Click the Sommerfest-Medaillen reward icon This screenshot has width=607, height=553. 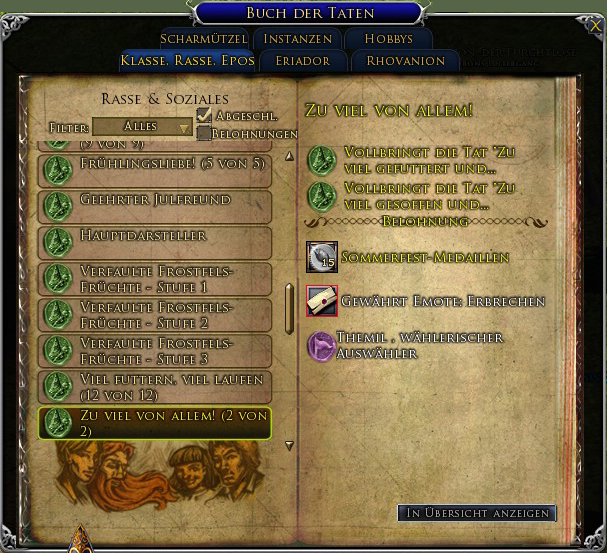click(x=322, y=257)
